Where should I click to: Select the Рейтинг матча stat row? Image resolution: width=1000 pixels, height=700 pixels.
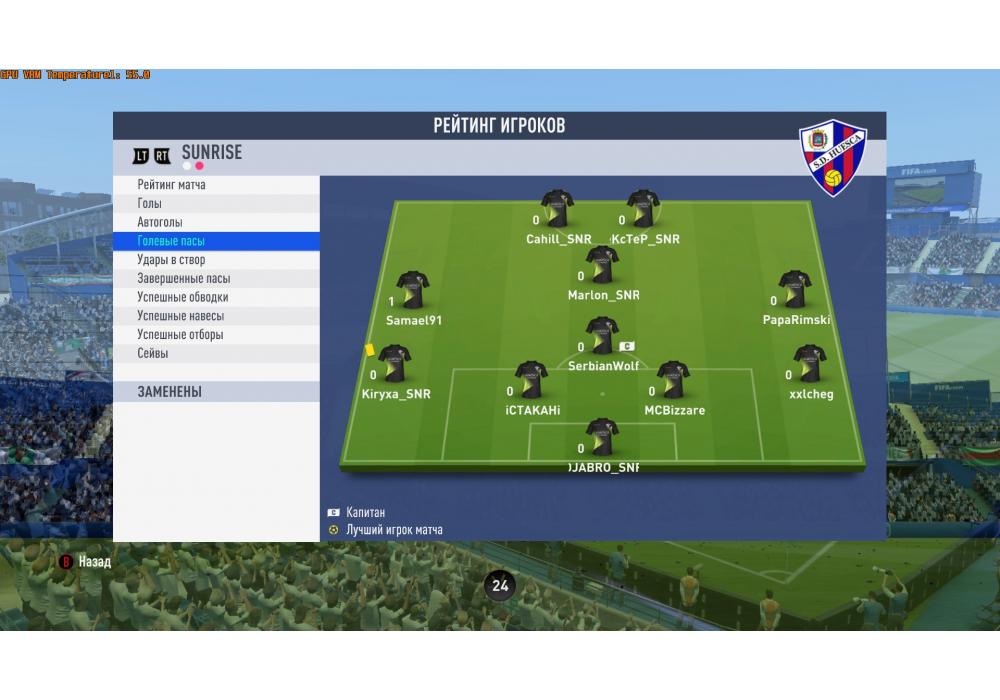coord(172,185)
